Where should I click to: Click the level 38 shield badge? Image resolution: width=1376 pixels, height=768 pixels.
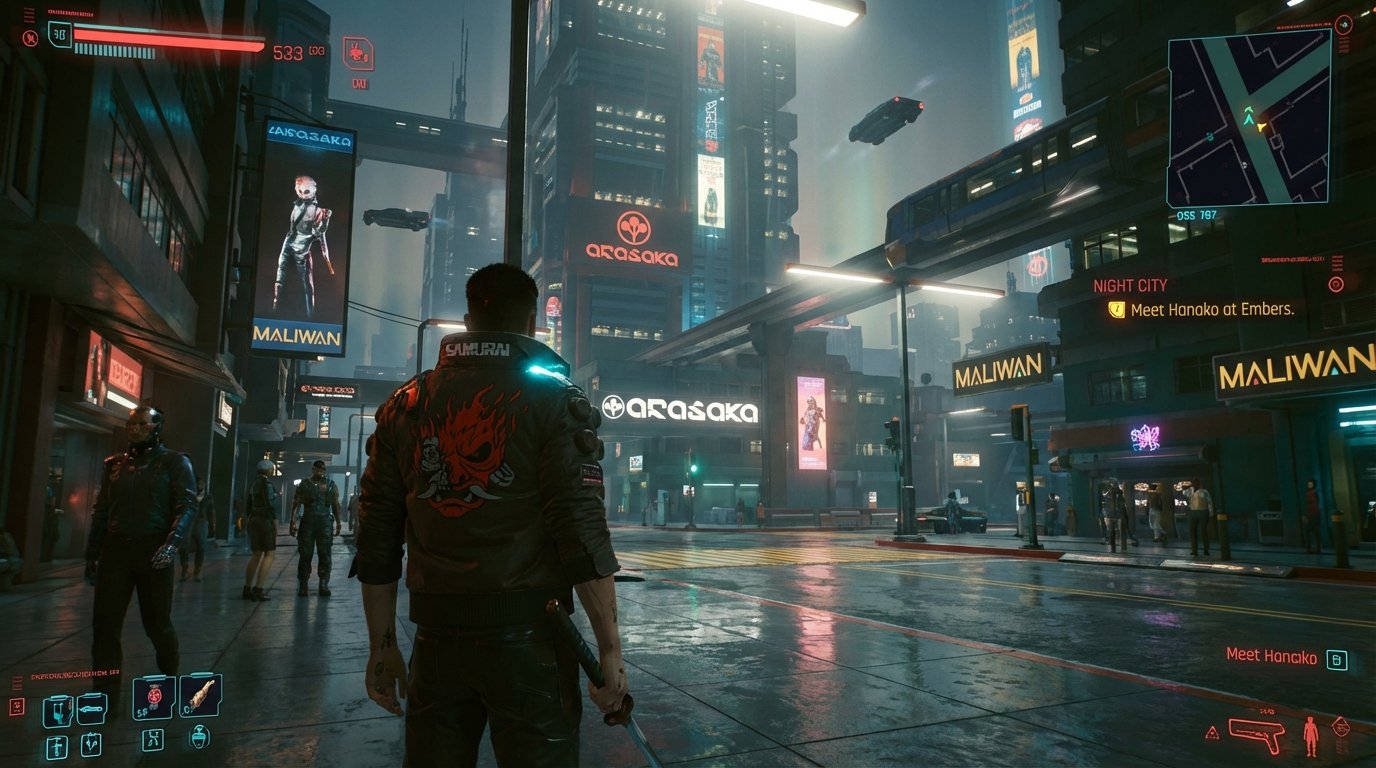tap(60, 33)
